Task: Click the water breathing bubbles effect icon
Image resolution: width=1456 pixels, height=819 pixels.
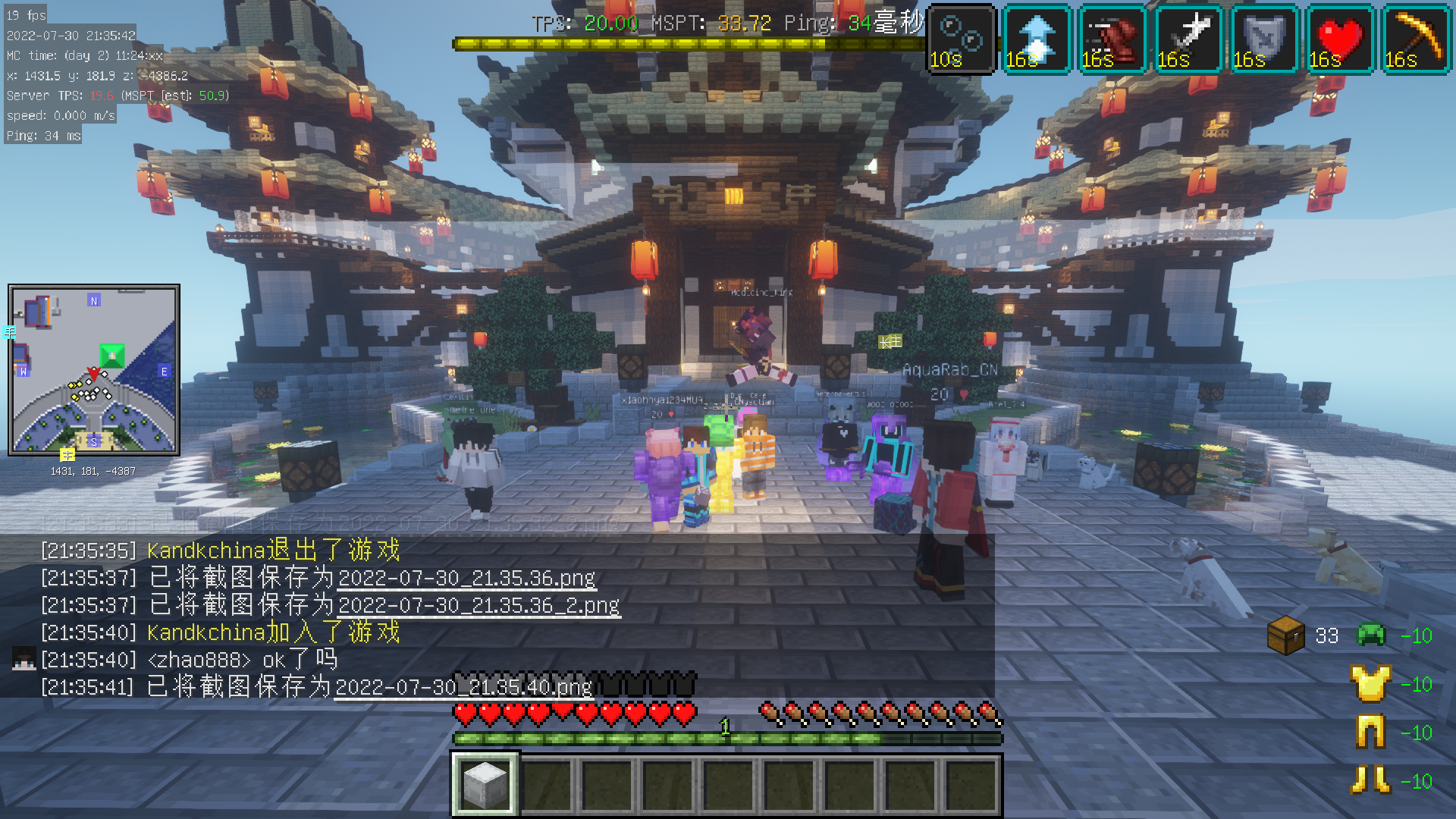Action: click(962, 39)
